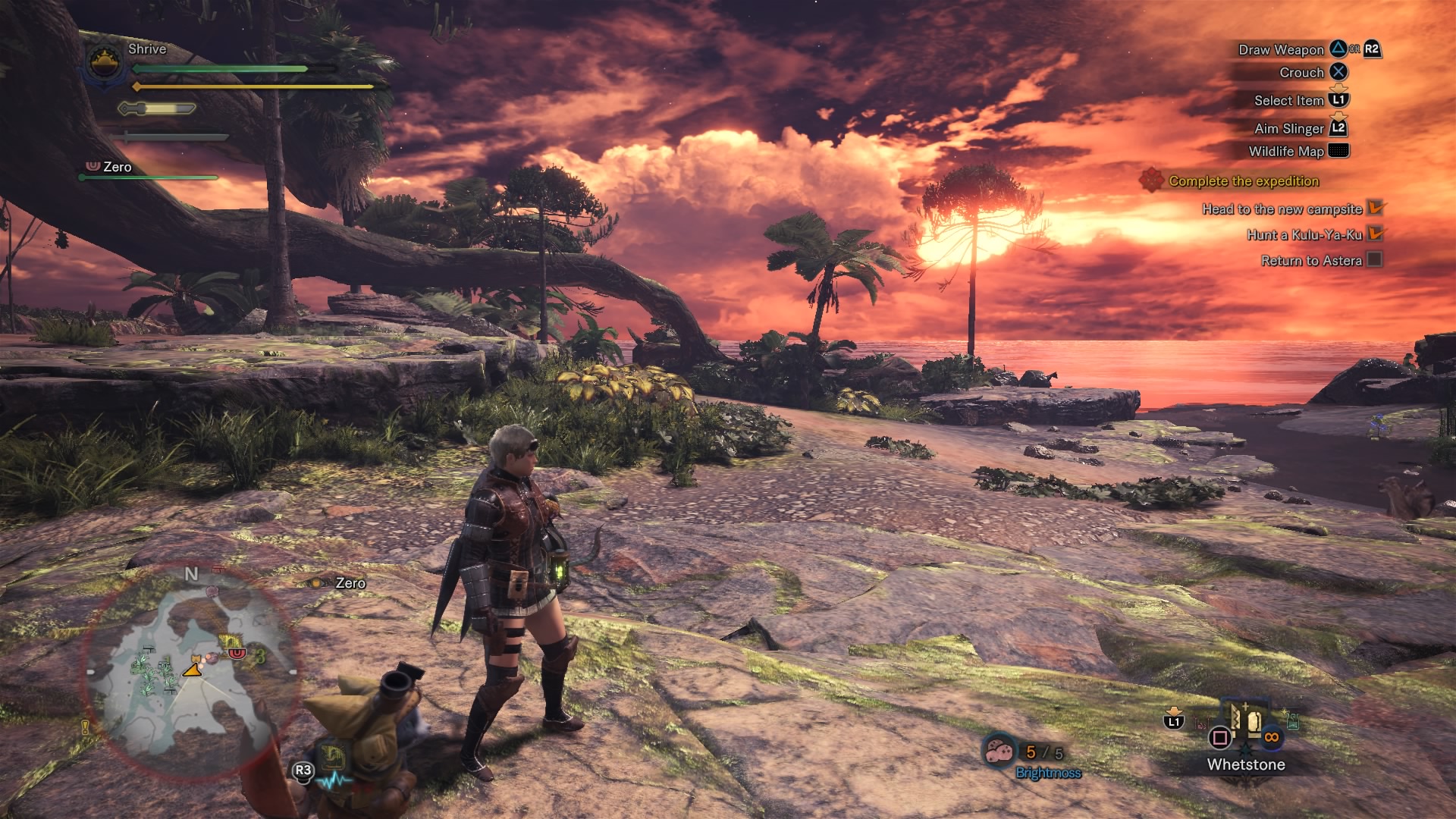Image resolution: width=1456 pixels, height=819 pixels.
Task: Click the green potion icon right of the item bar
Action: click(1293, 721)
